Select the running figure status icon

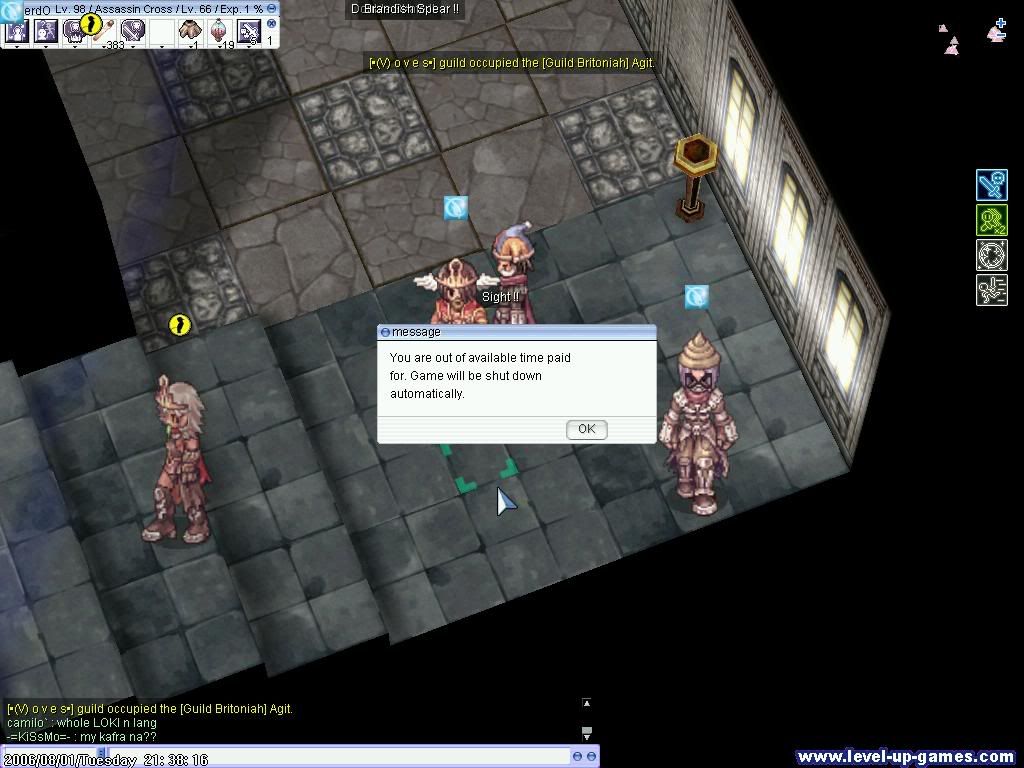[x=991, y=290]
